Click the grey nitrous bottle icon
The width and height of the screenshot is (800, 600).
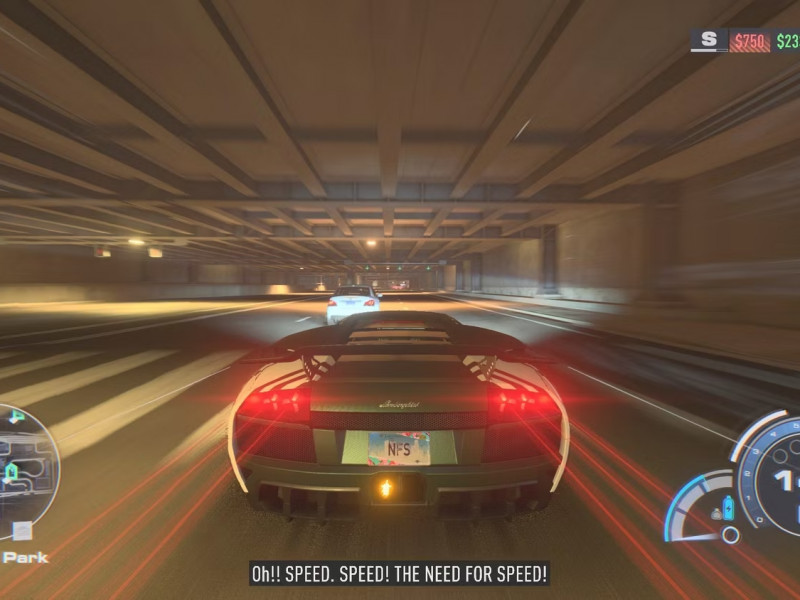coord(716,514)
